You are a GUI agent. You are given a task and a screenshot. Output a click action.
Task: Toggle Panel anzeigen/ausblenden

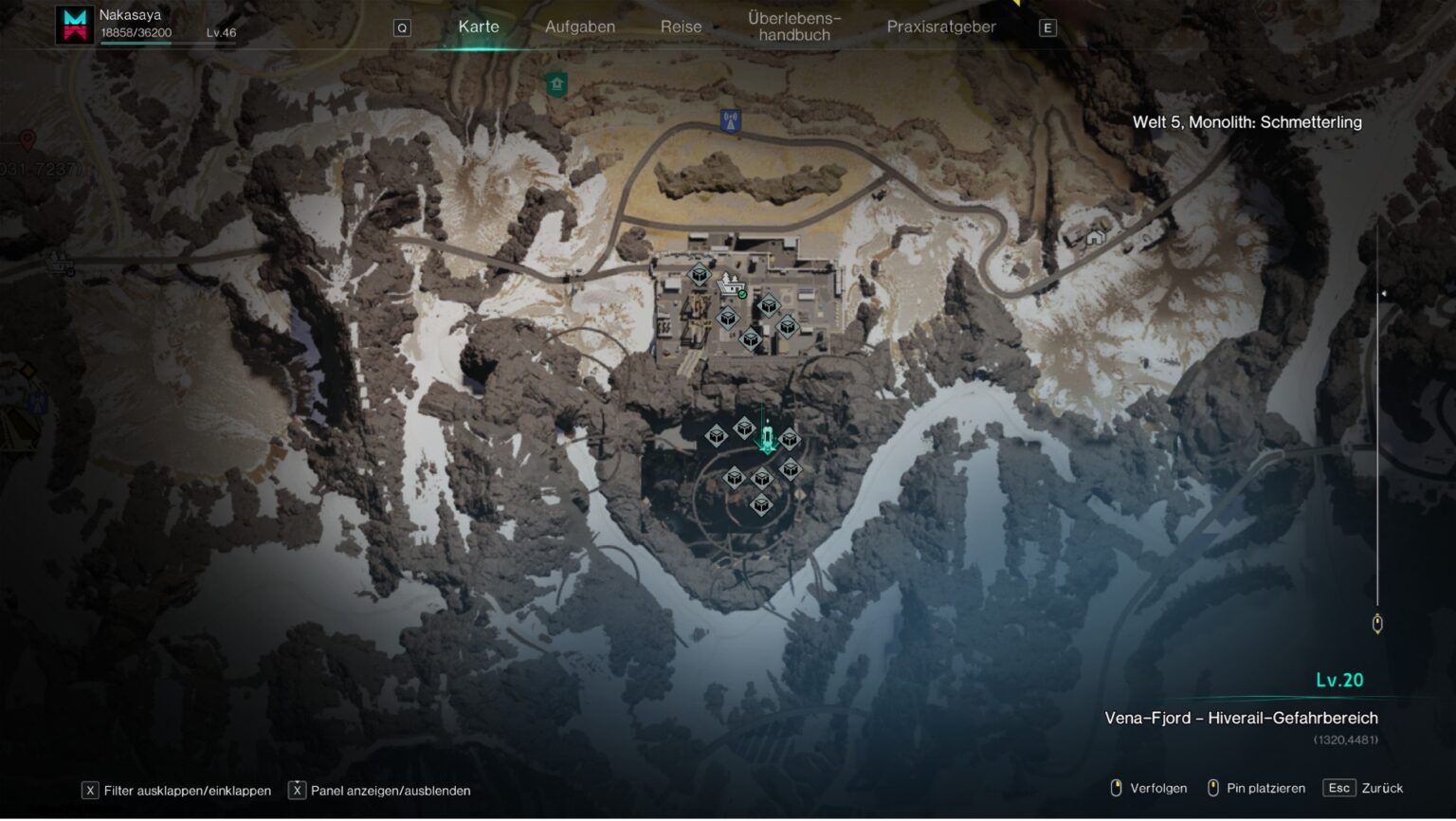[380, 791]
